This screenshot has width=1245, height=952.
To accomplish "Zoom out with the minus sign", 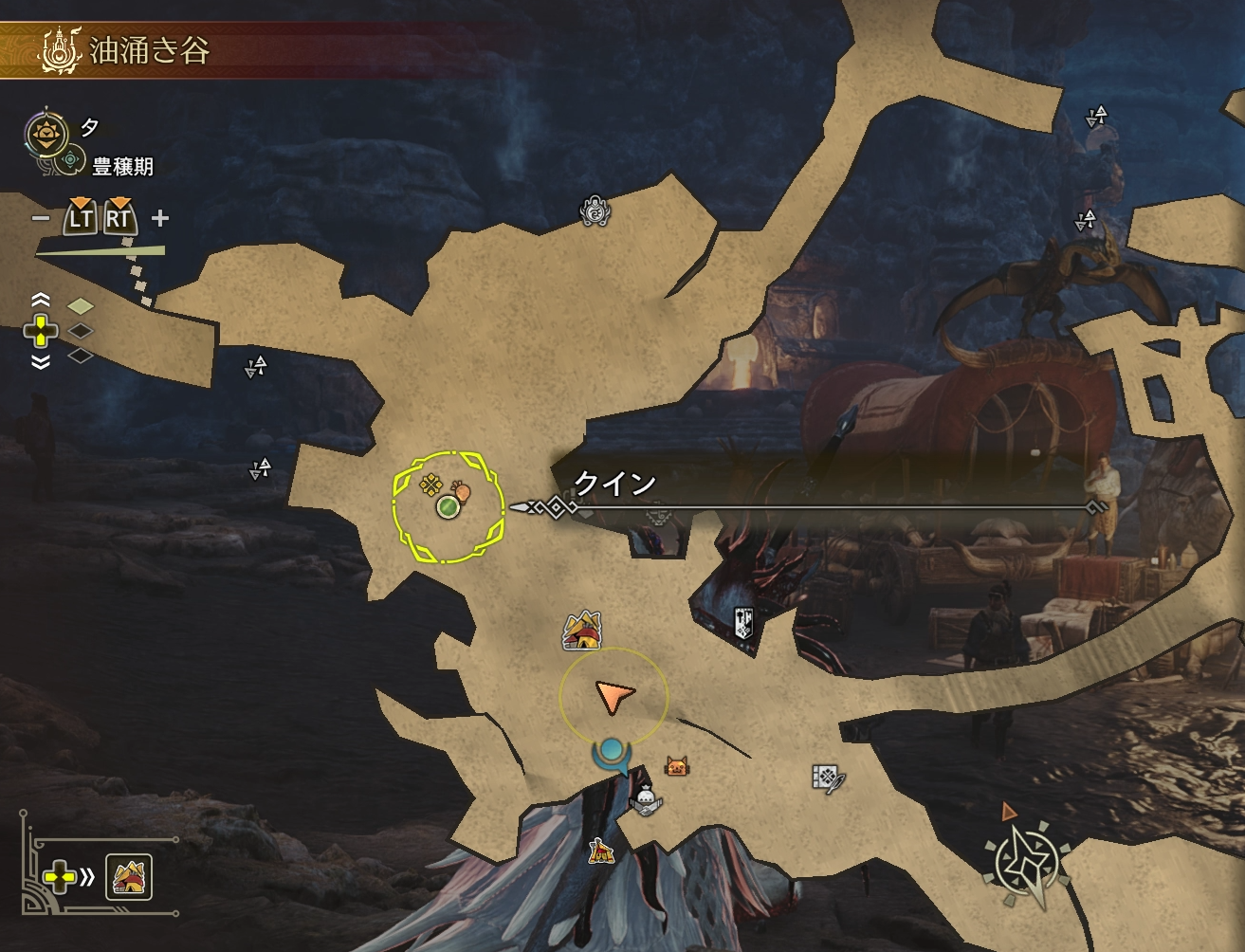I will click(41, 218).
